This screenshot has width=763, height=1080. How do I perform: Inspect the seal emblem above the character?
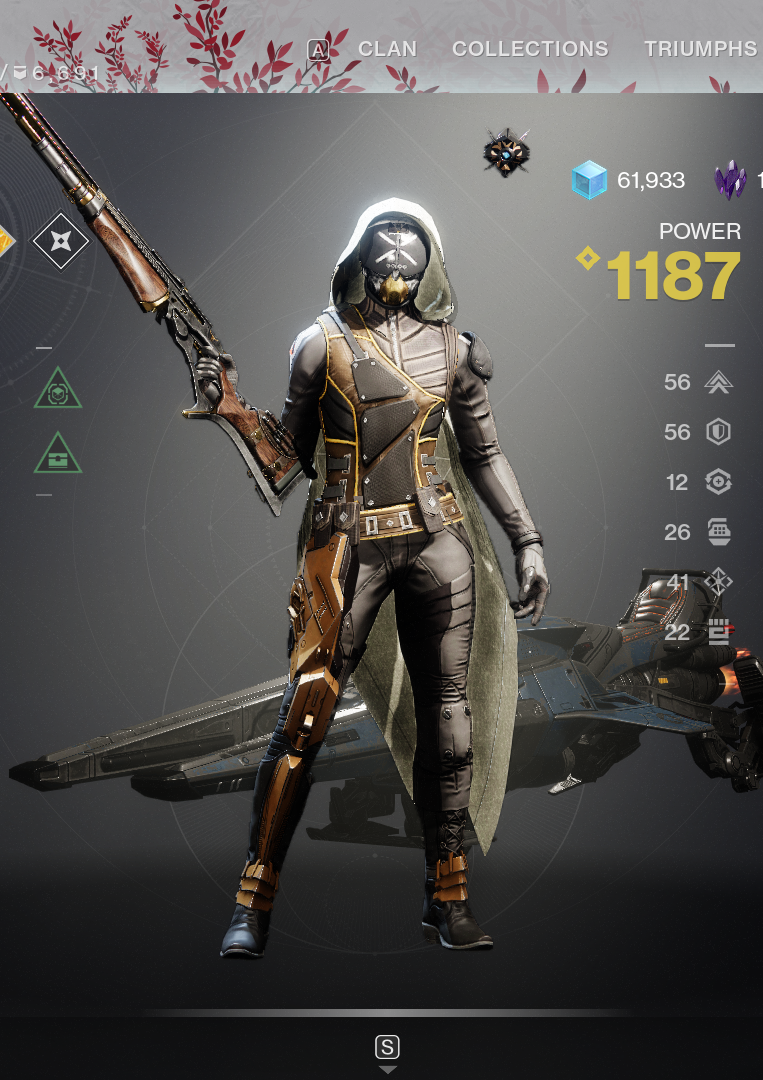[x=506, y=153]
